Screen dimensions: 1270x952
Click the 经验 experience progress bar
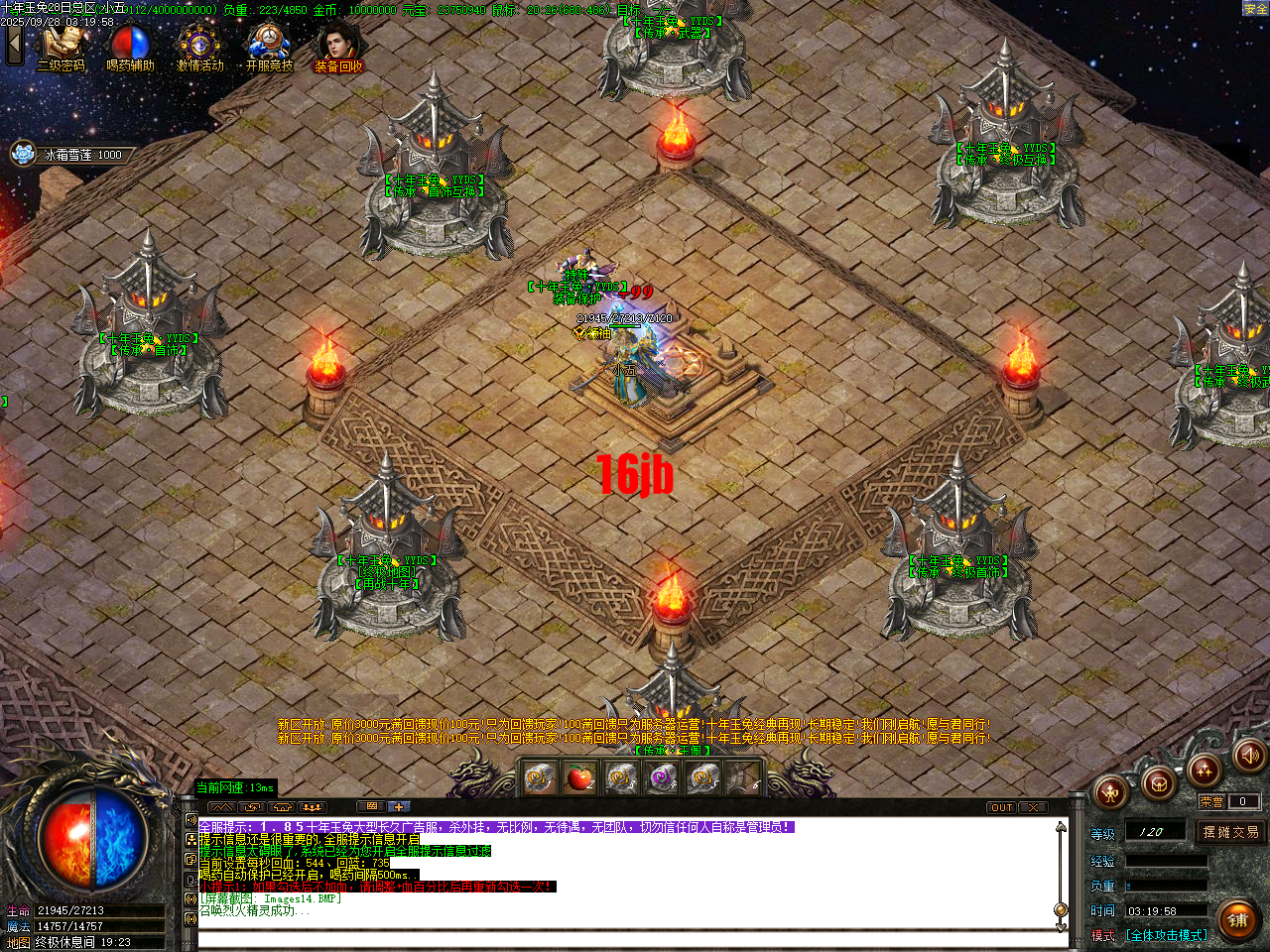point(1168,861)
